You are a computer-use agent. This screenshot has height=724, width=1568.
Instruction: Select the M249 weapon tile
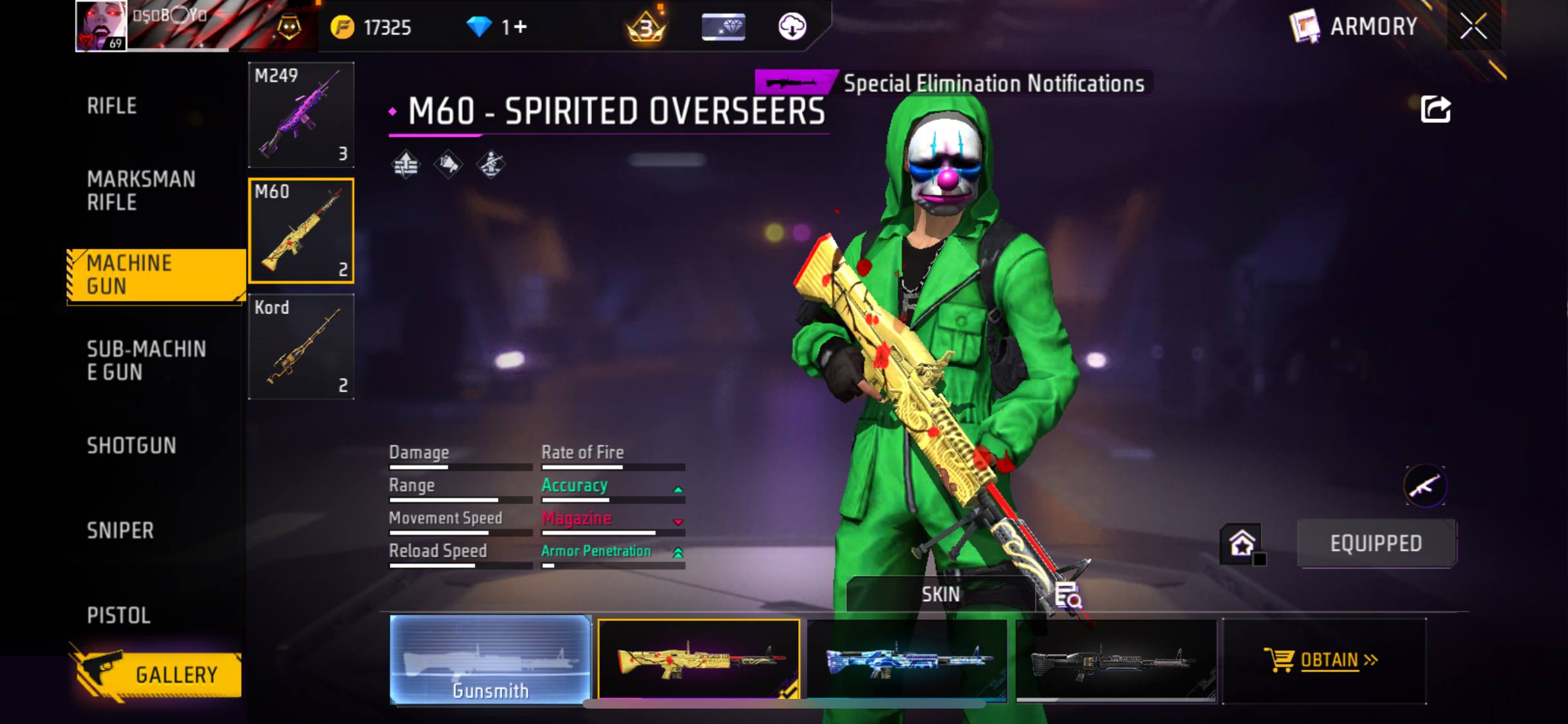click(x=301, y=115)
